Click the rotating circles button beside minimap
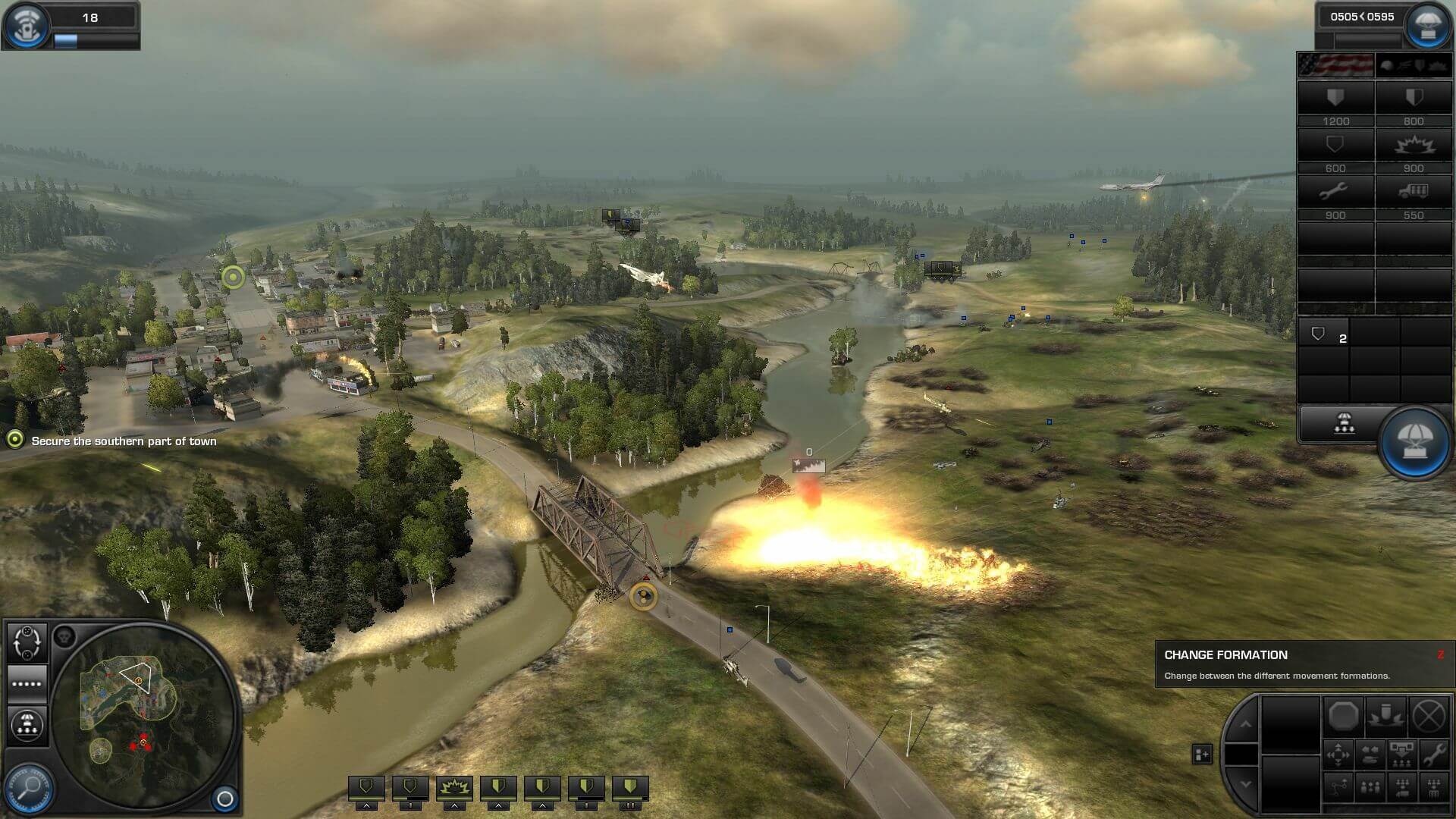Image resolution: width=1456 pixels, height=819 pixels. point(27,642)
